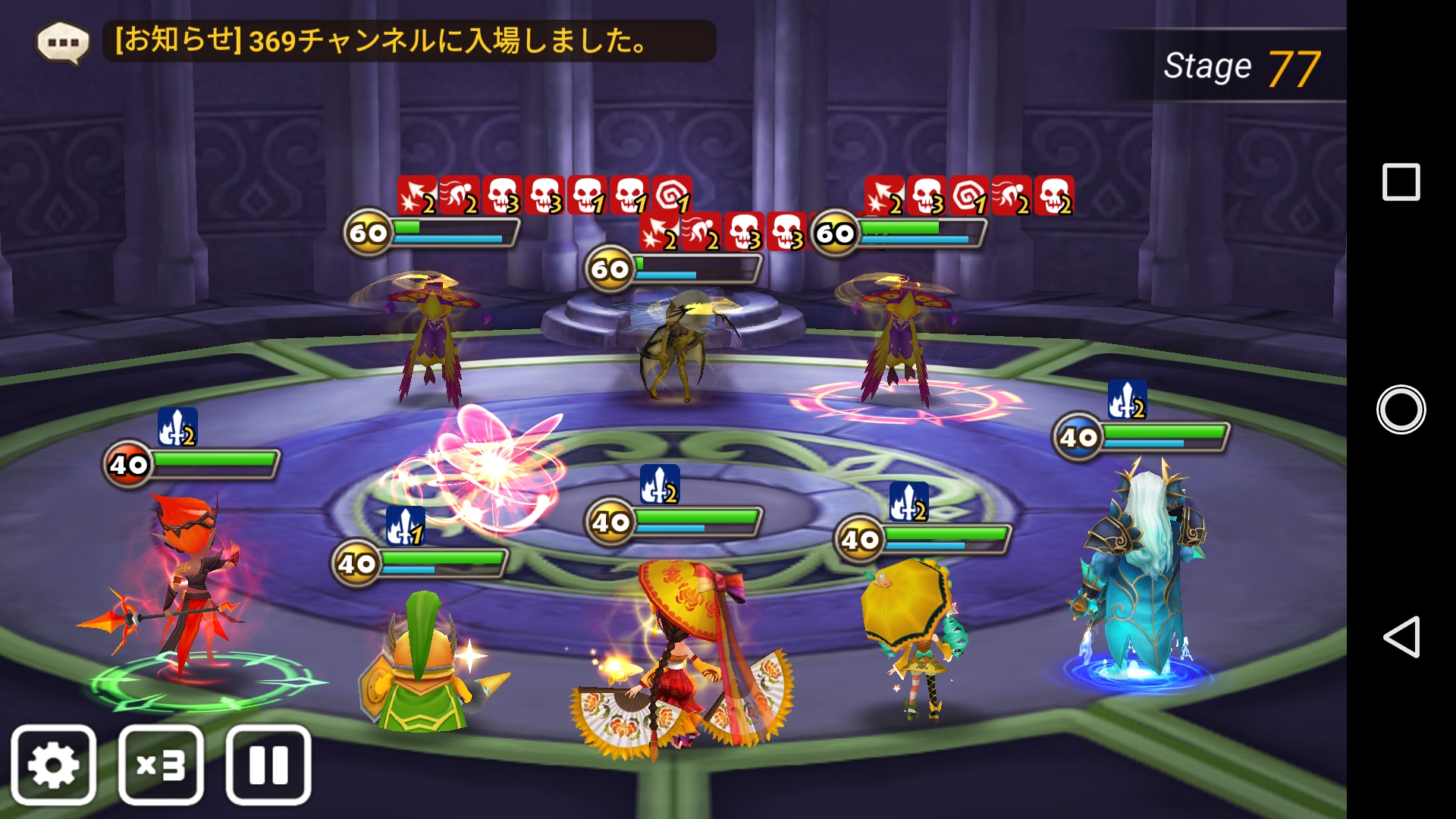The width and height of the screenshot is (1456, 819).
Task: Tap the Android home circle button
Action: point(1401,409)
